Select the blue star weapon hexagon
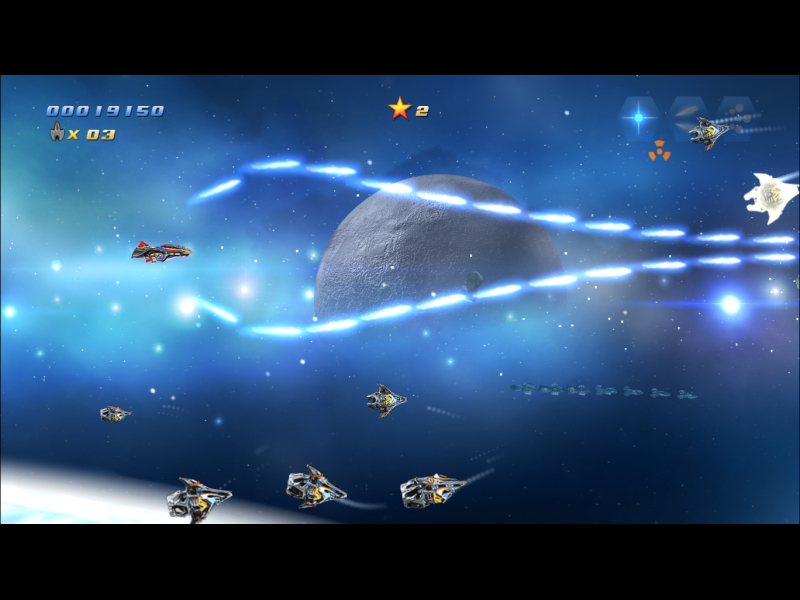This screenshot has width=800, height=600. (638, 117)
